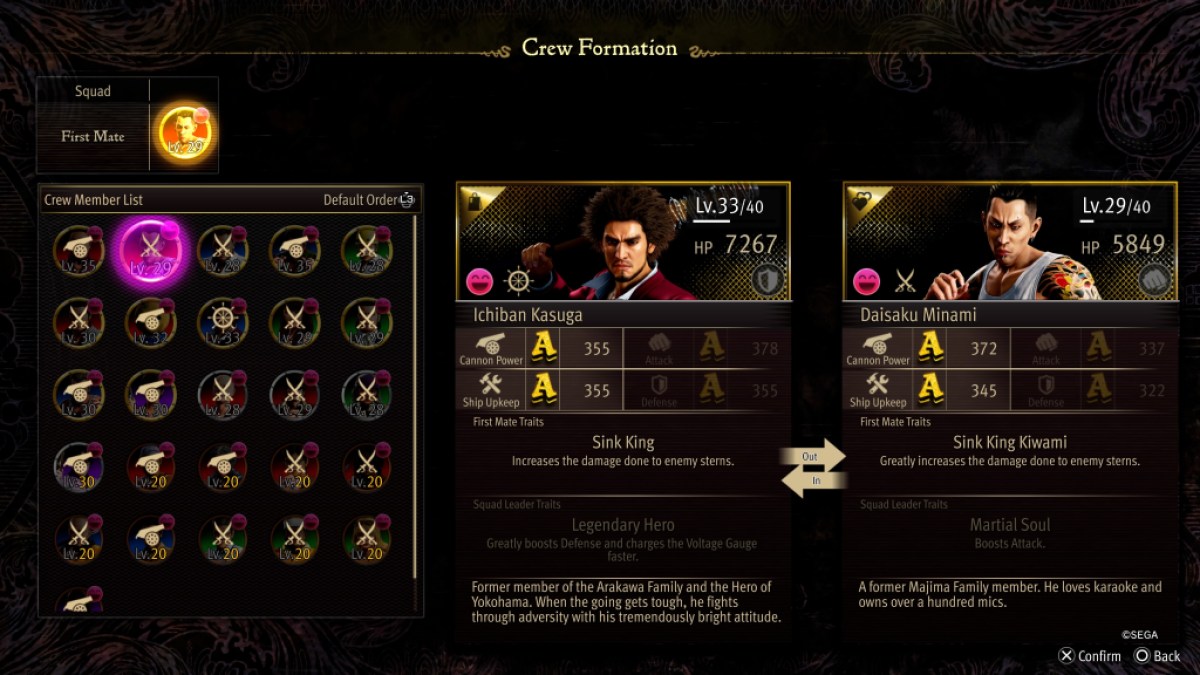Viewport: 1200px width, 675px height.
Task: Select the pink-highlighted Lv.29 crew member
Action: [x=150, y=251]
